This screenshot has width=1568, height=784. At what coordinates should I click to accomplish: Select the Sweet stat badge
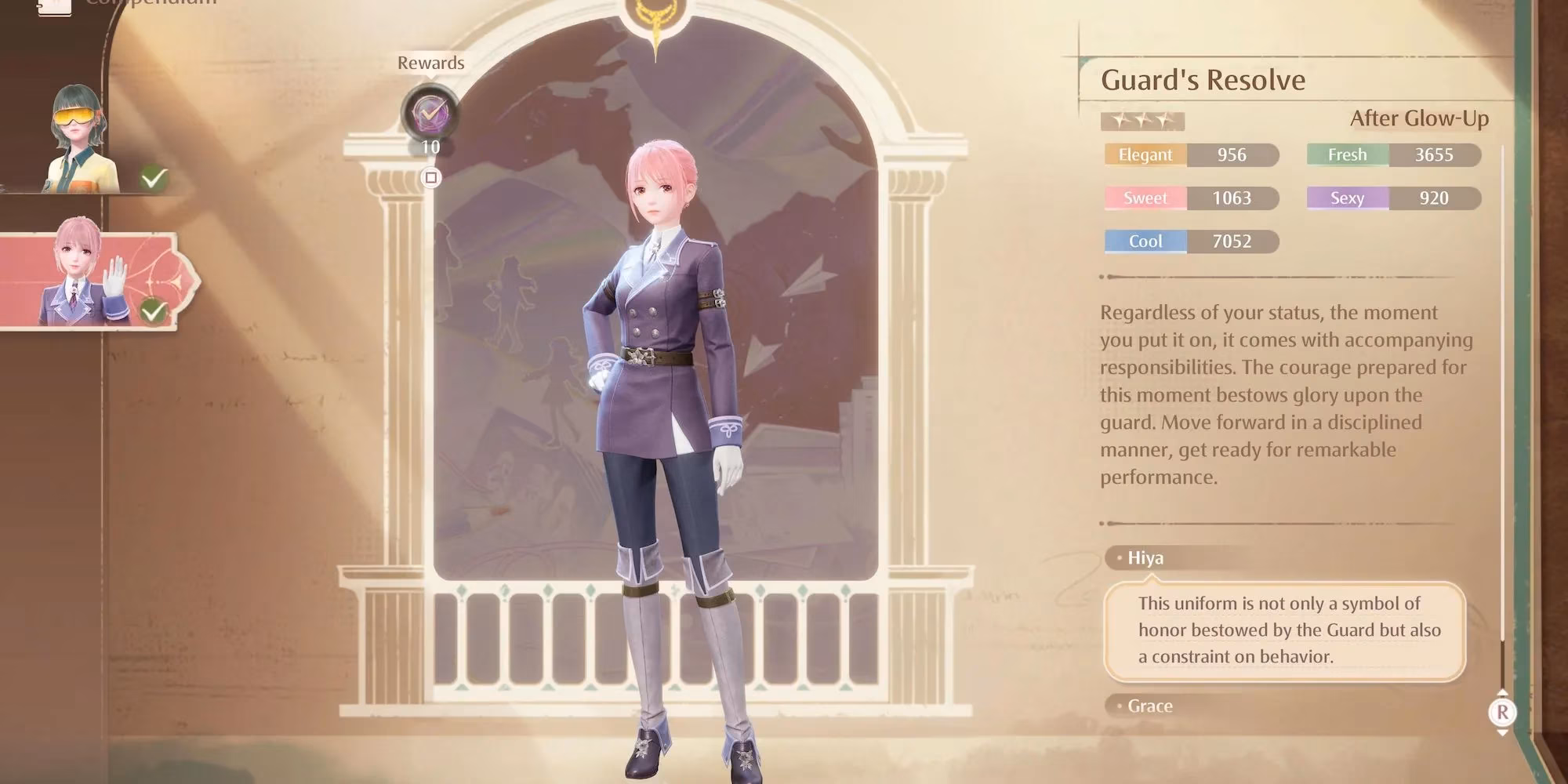tap(1144, 198)
